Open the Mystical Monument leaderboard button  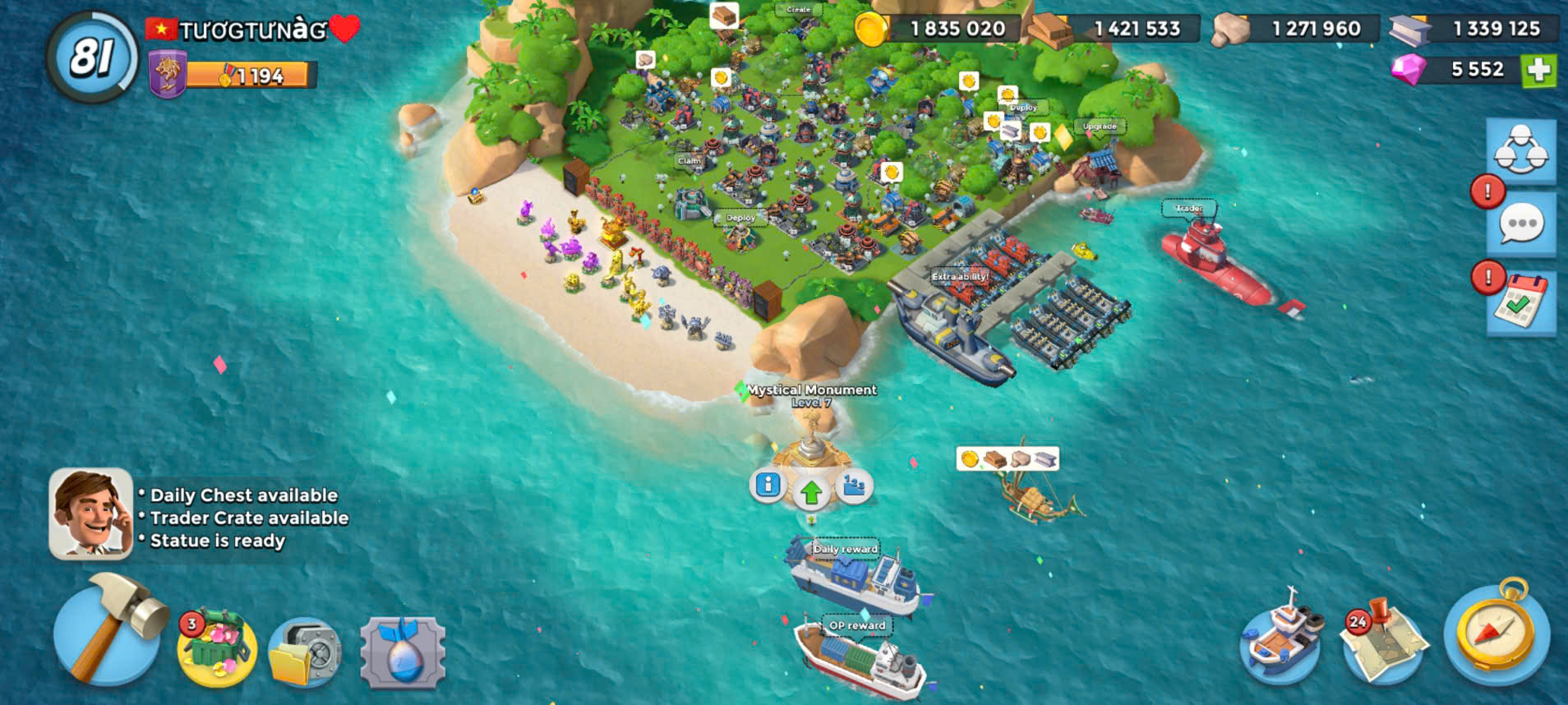(855, 486)
